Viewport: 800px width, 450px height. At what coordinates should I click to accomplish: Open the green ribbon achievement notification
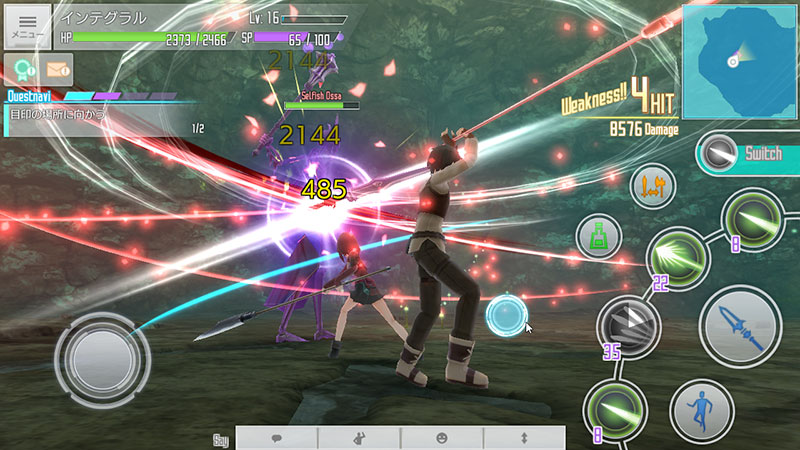(20, 68)
